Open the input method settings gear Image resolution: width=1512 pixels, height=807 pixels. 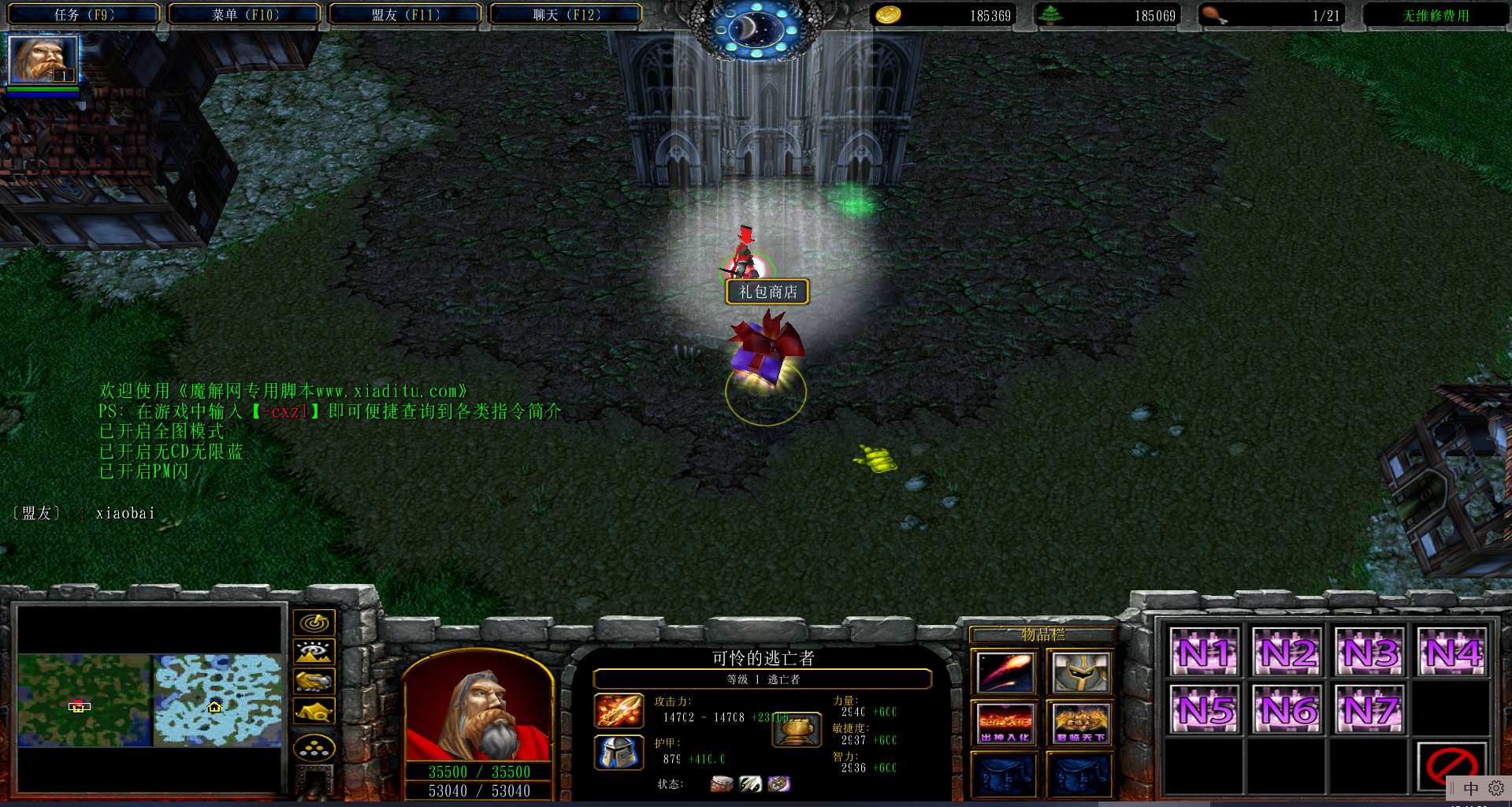pyautogui.click(x=1495, y=788)
